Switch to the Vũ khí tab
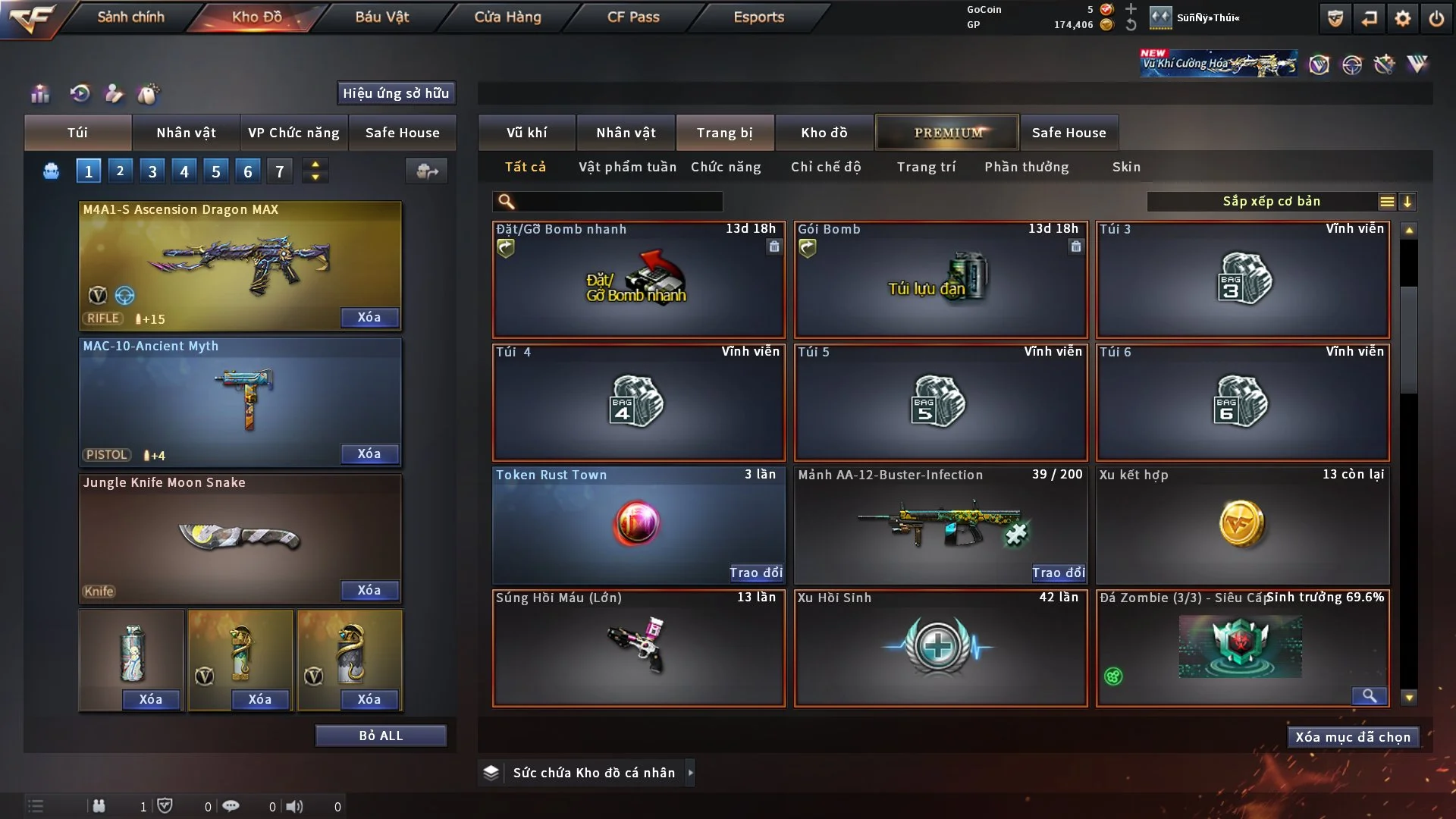This screenshot has width=1456, height=819. click(526, 133)
